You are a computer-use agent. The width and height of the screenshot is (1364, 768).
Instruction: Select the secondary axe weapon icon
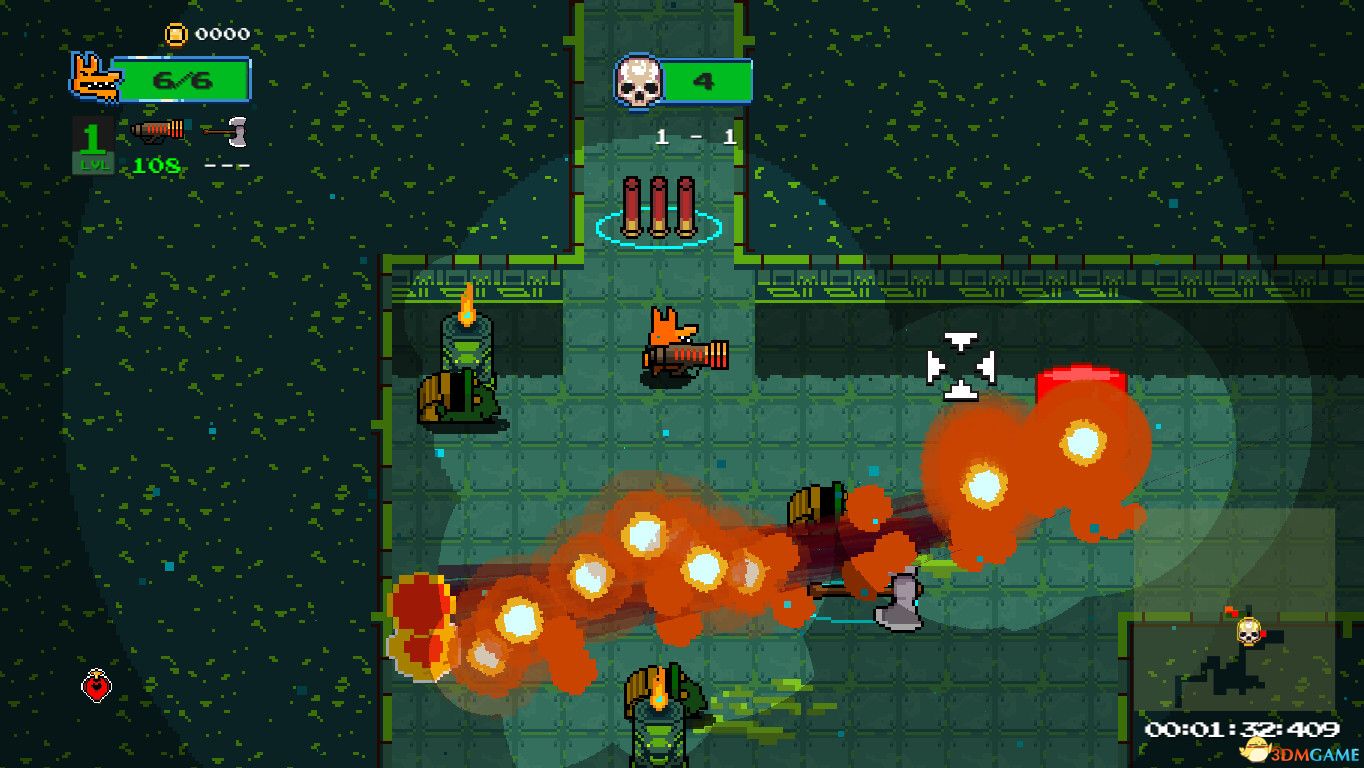point(226,129)
